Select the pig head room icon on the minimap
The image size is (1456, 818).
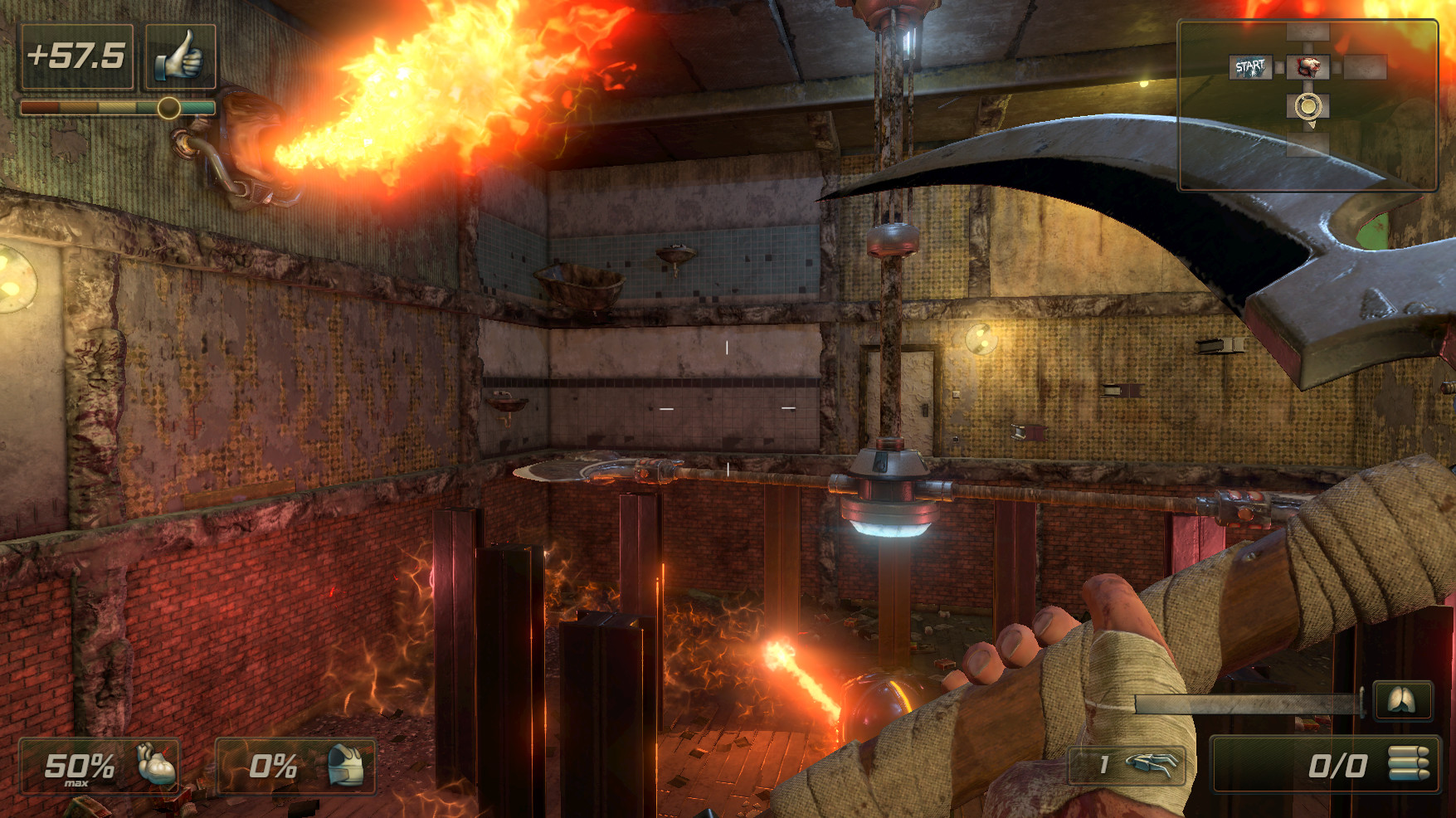point(1307,66)
